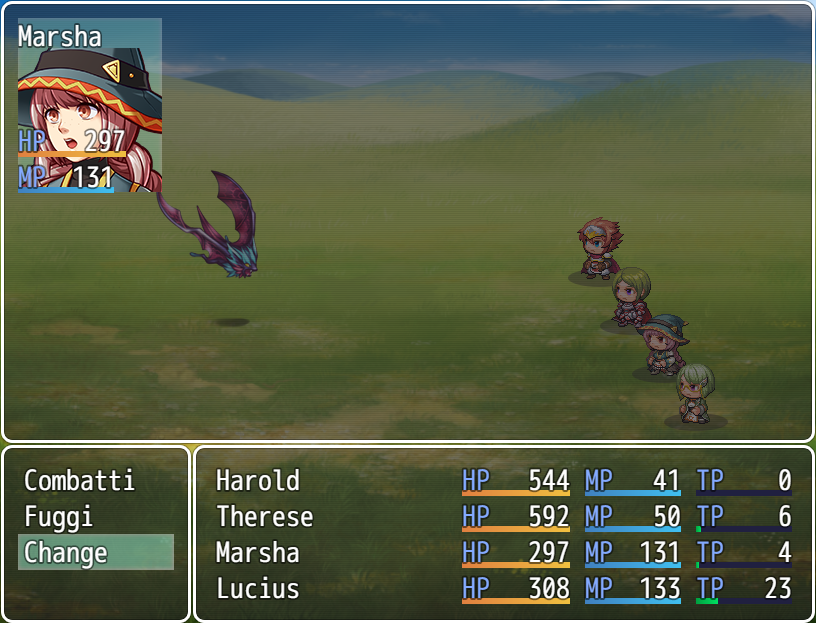The height and width of the screenshot is (623, 816).
Task: Select Lucius's party status row
Action: click(x=503, y=589)
